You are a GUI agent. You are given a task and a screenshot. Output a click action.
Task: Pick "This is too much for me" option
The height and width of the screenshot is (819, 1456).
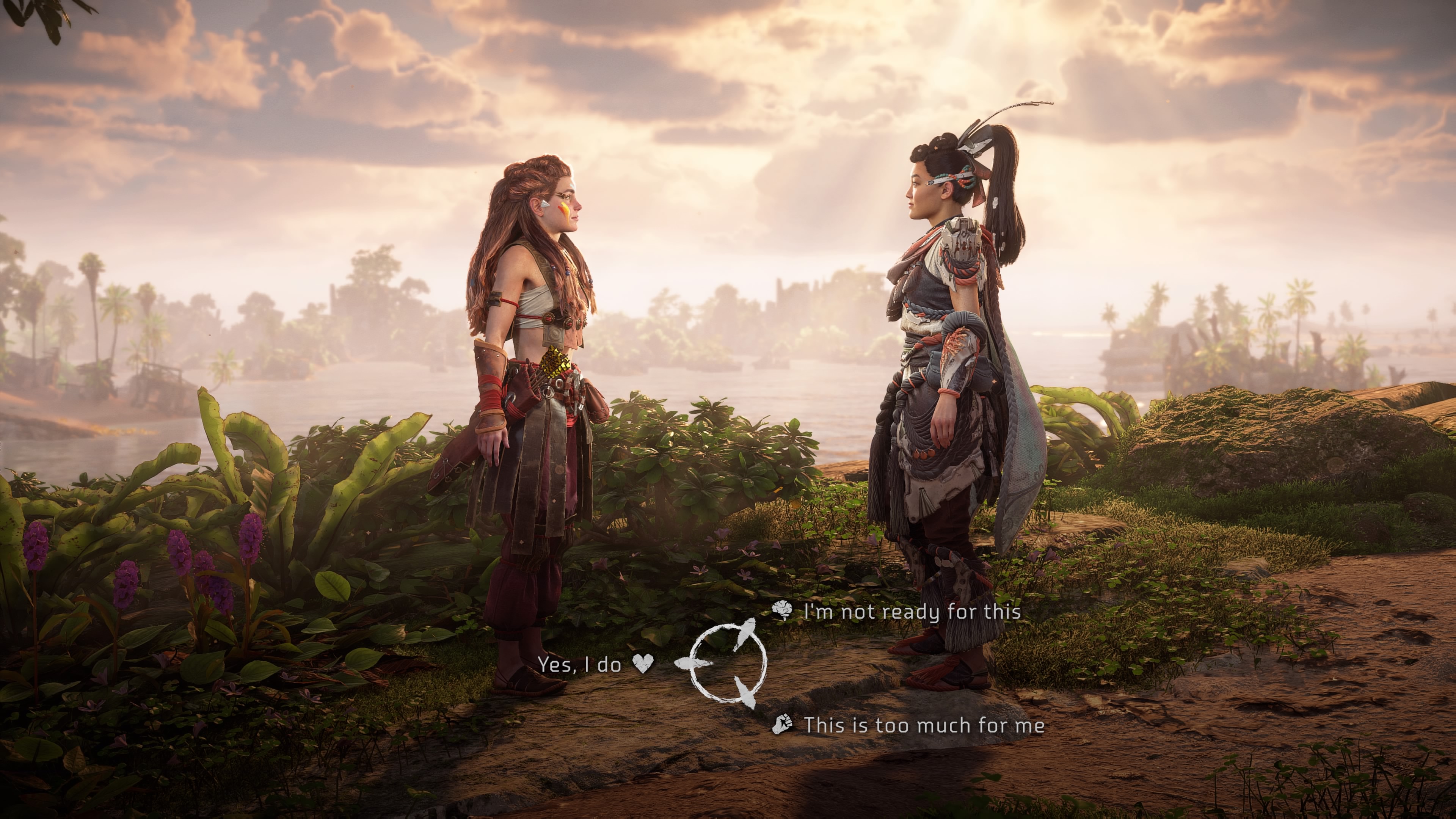[x=924, y=725]
